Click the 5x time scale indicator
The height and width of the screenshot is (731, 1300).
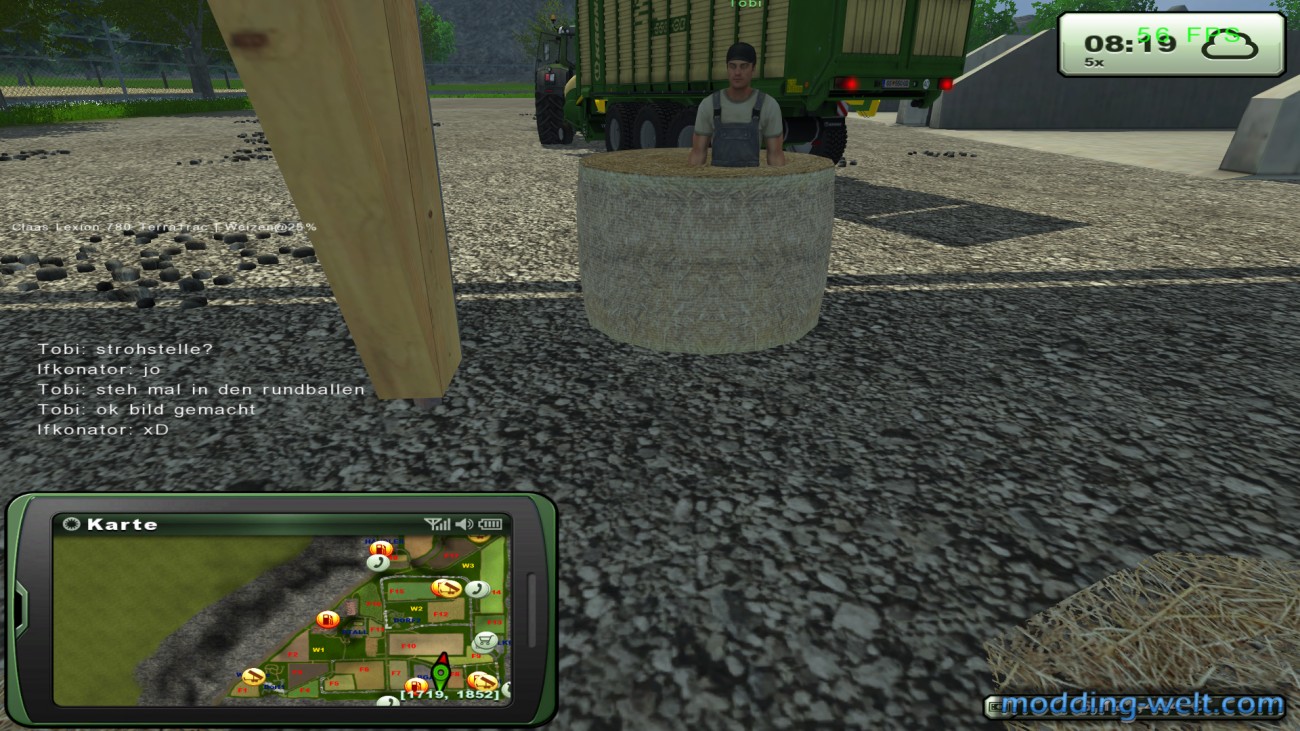click(x=1092, y=63)
